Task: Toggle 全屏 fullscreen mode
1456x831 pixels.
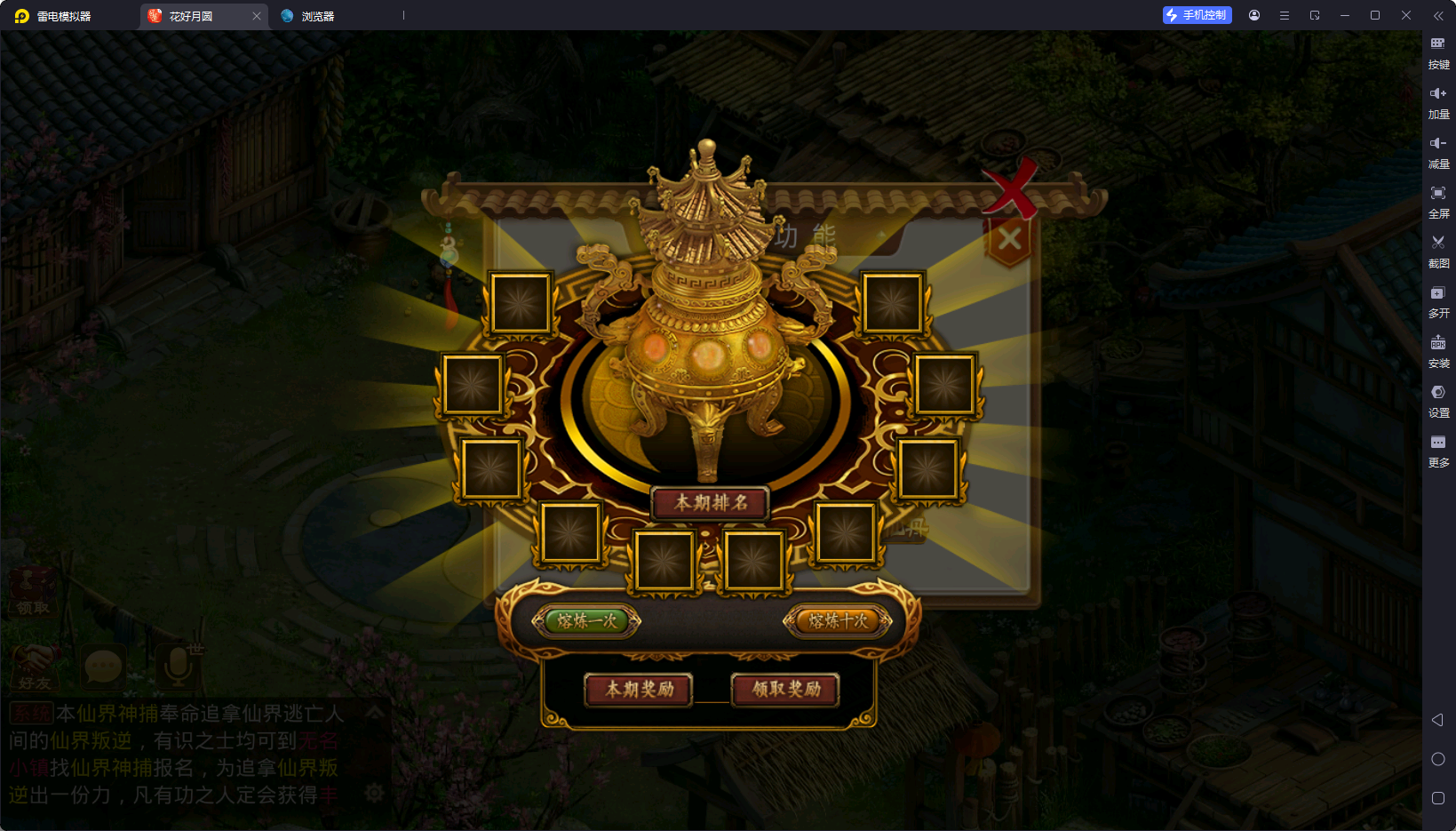Action: coord(1438,199)
